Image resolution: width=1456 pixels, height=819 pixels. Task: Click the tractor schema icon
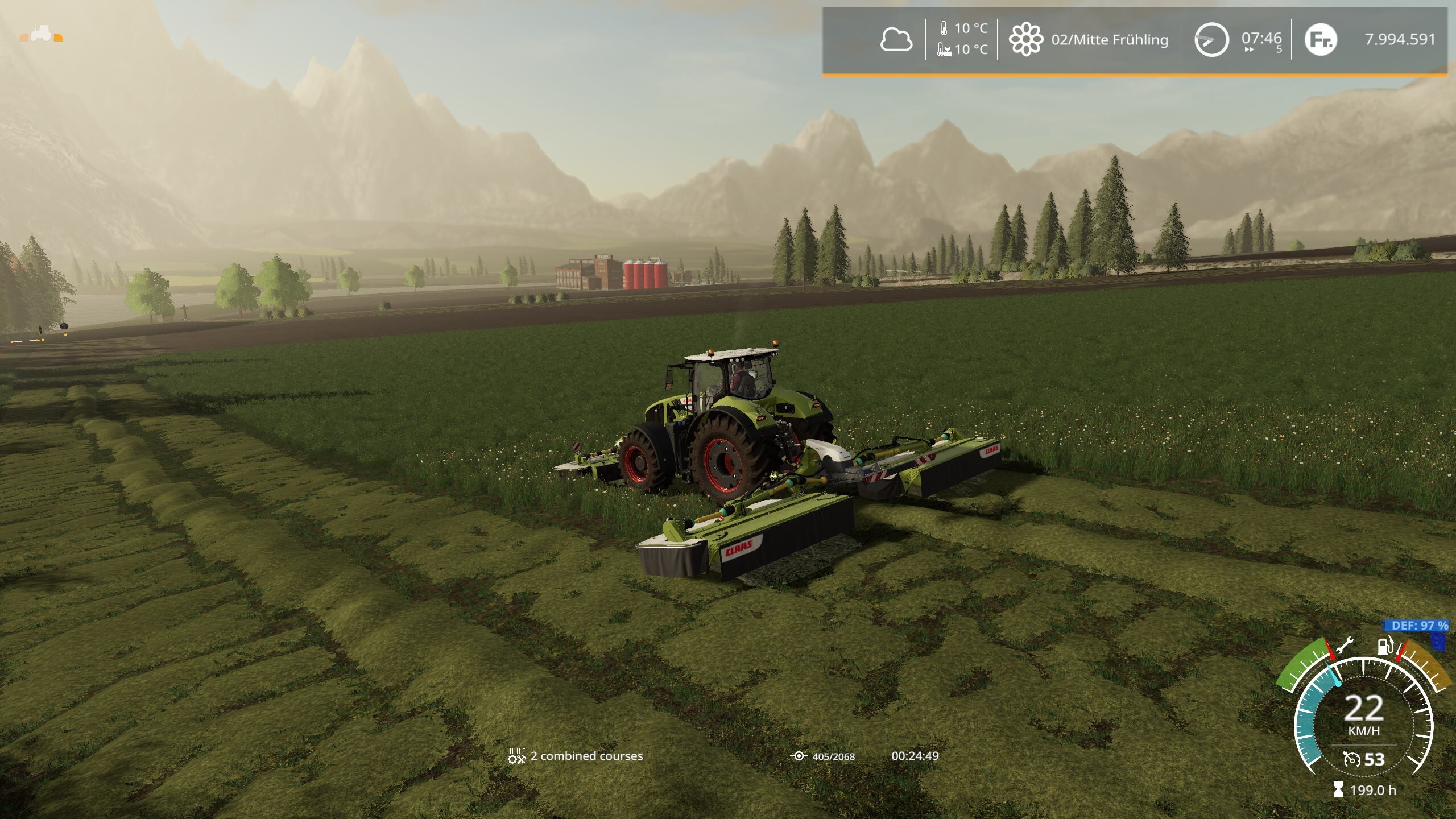(x=41, y=34)
